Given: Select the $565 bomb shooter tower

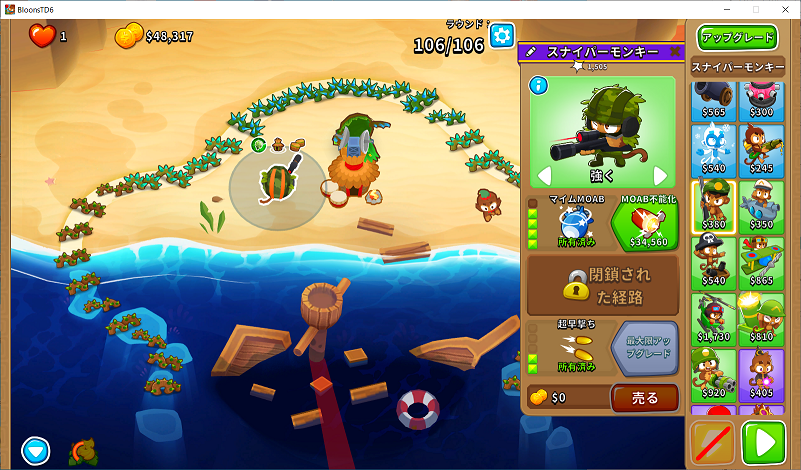Looking at the screenshot, I should pos(714,100).
